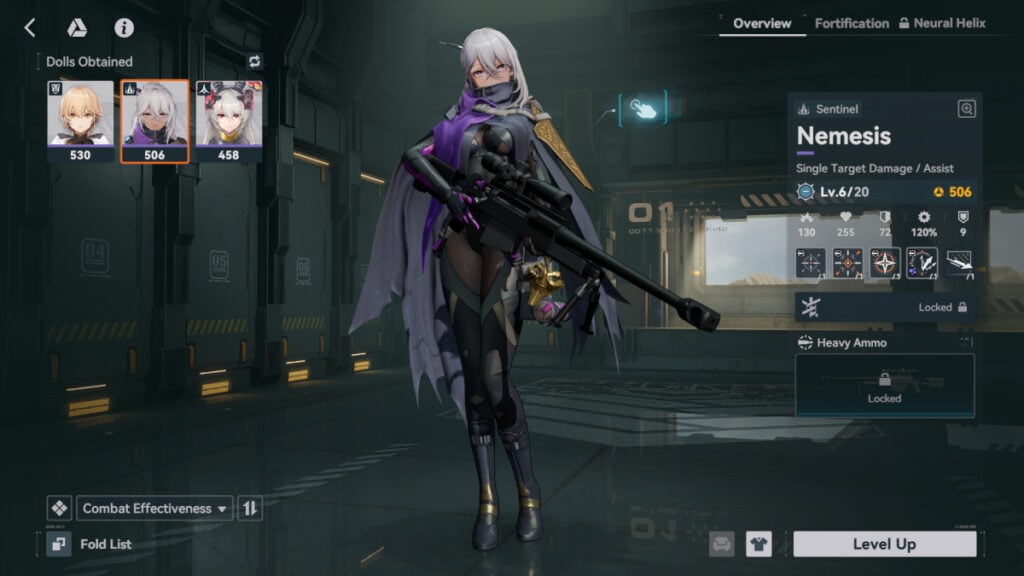
Task: Go back with the arrow button
Action: pos(30,28)
